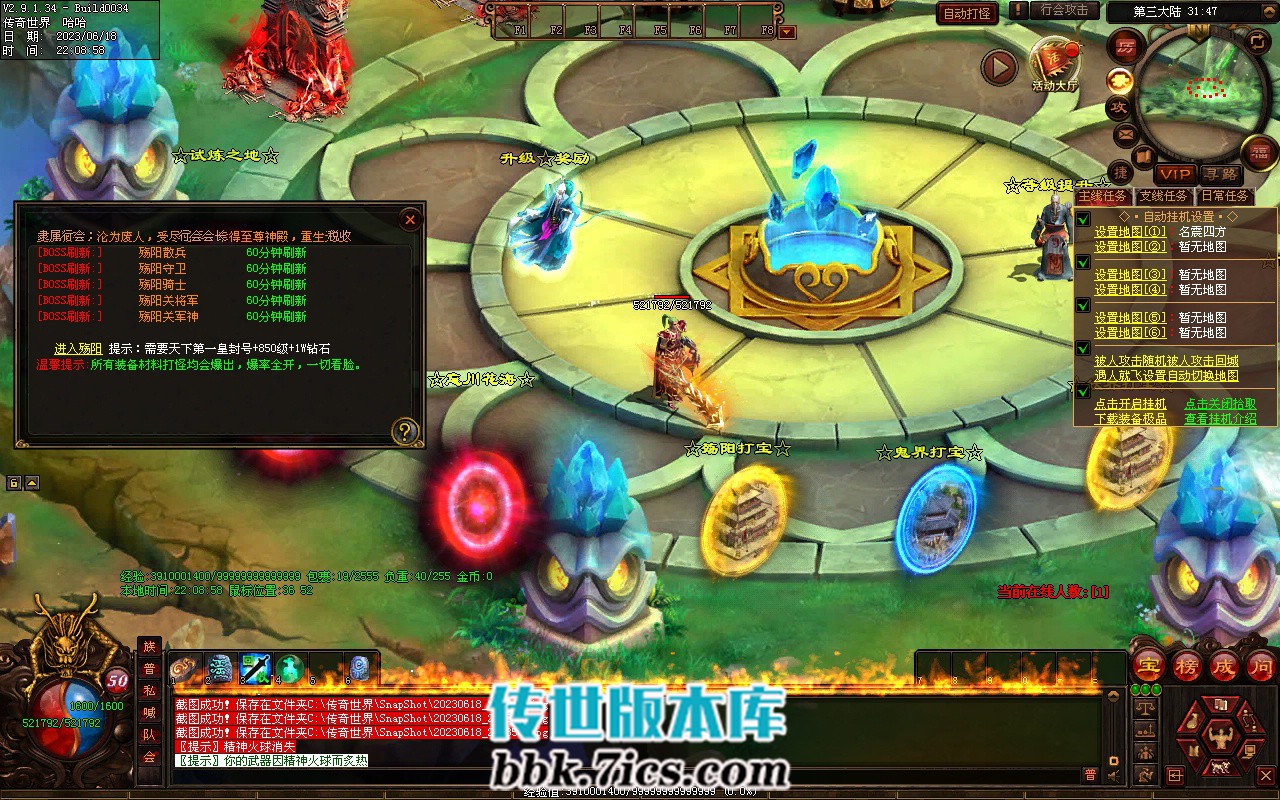Switch chat to the 私 private channel

(149, 690)
